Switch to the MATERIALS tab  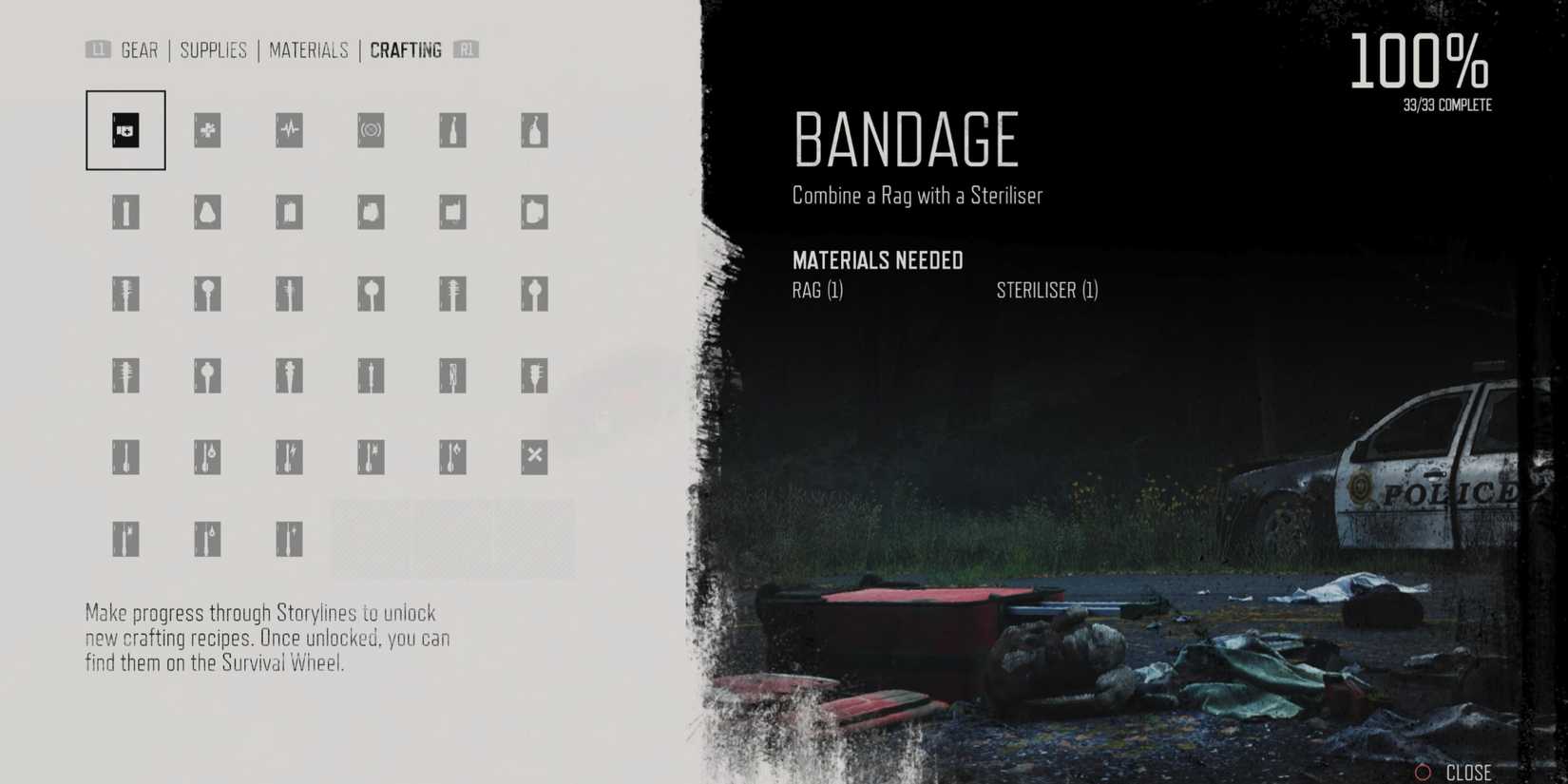pyautogui.click(x=309, y=50)
